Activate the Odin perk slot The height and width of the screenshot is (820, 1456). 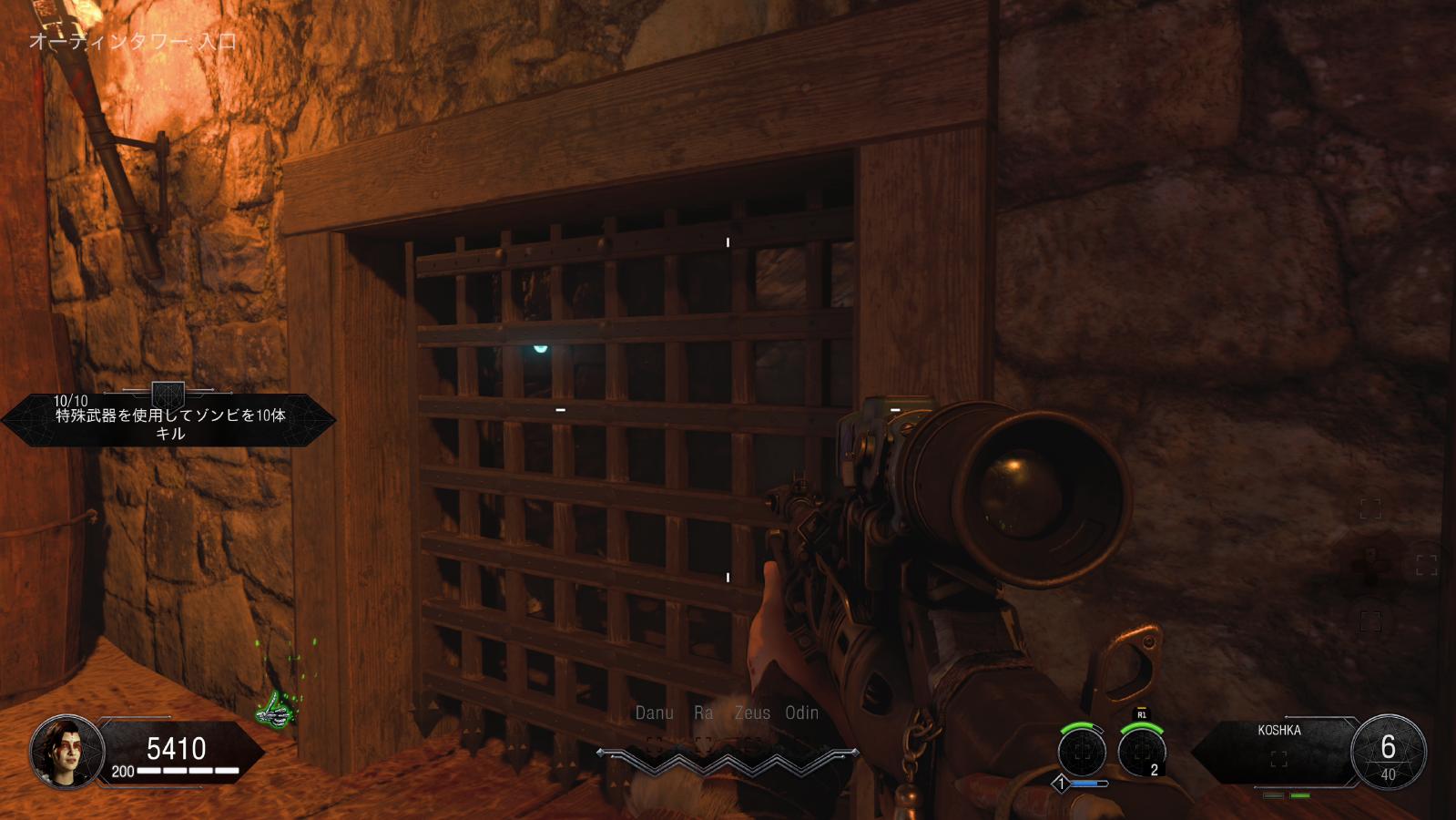click(801, 713)
